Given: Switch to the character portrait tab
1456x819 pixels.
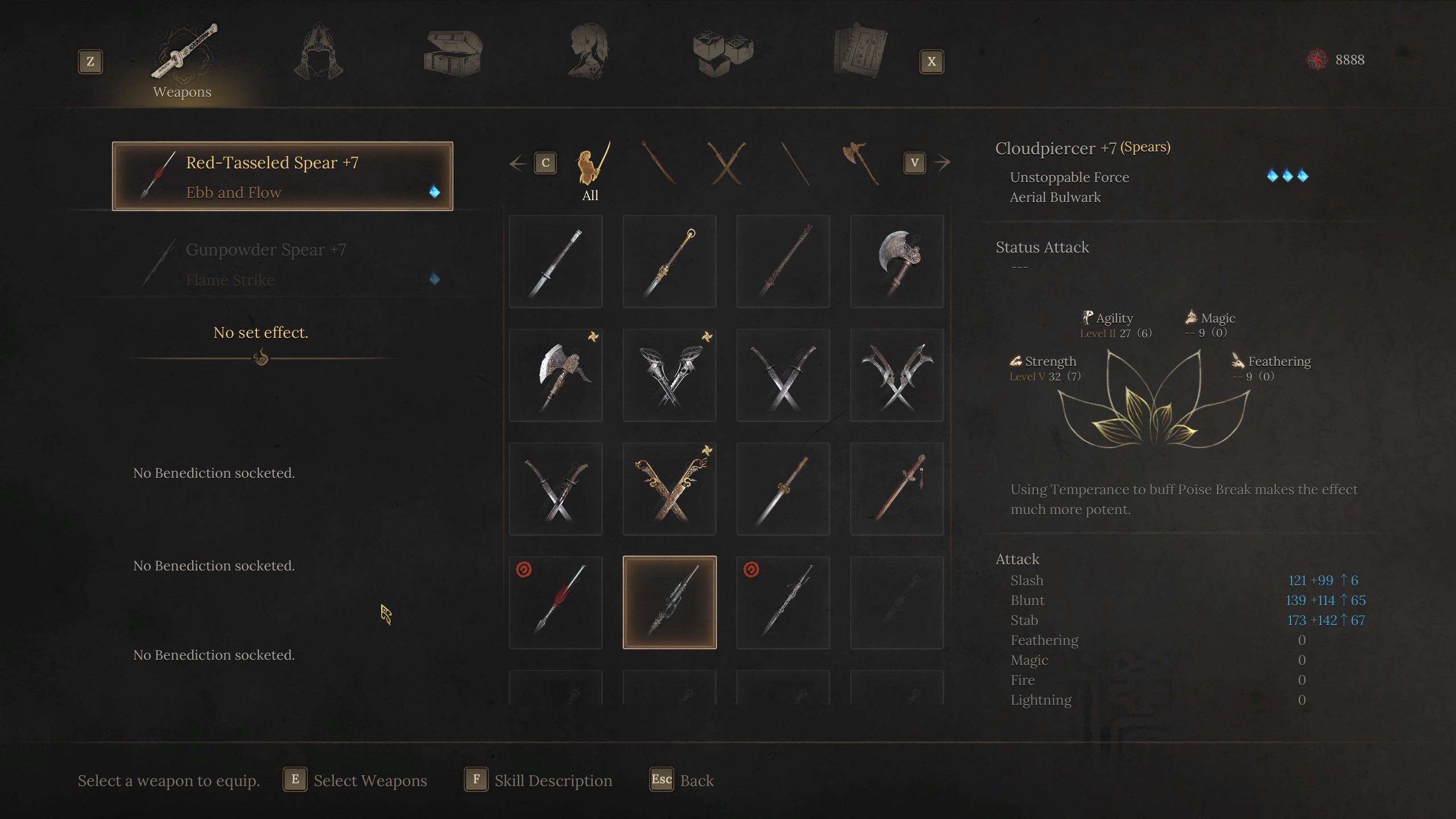Looking at the screenshot, I should pos(589,52).
